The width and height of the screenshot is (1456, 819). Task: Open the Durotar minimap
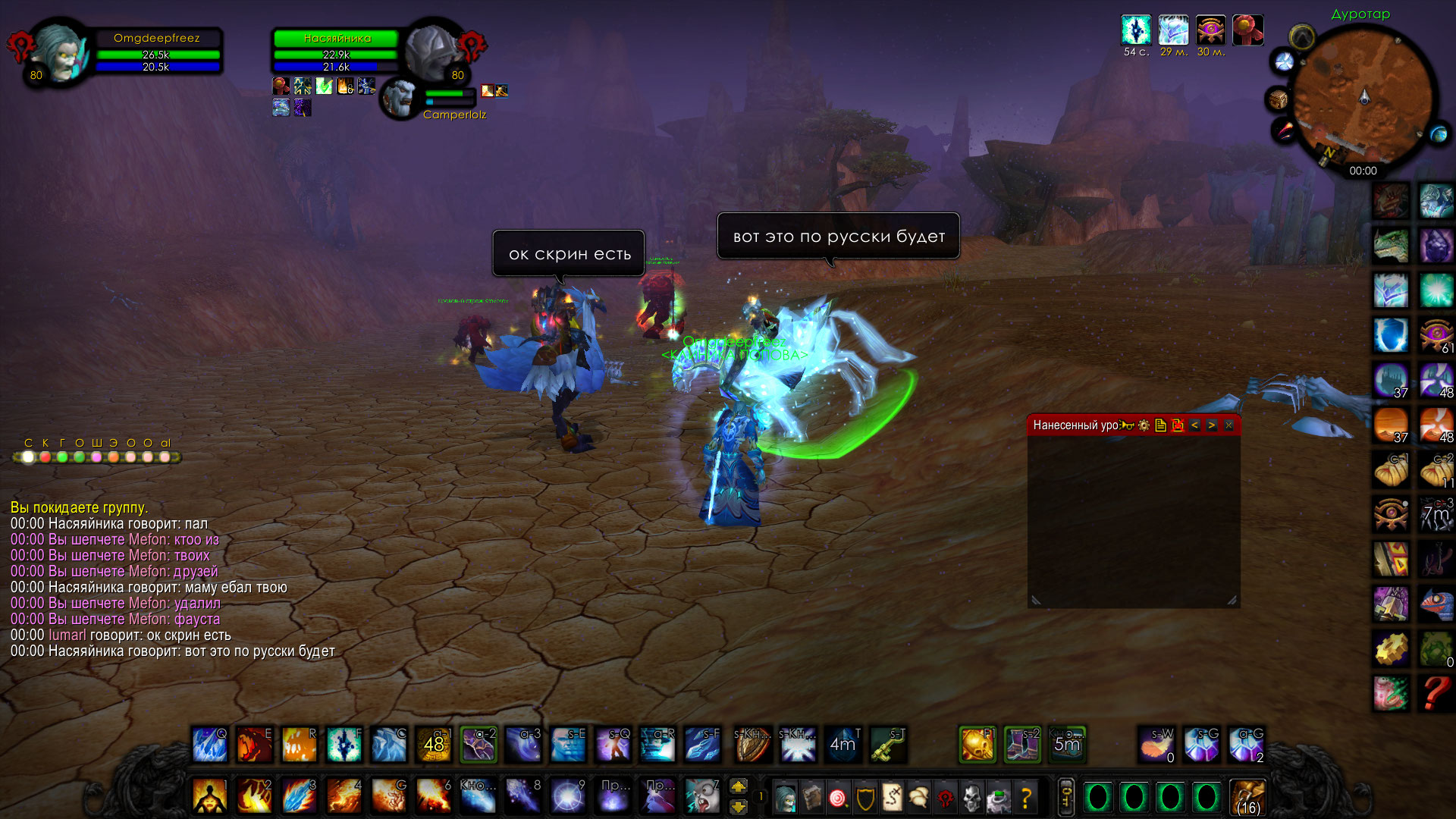(x=1363, y=97)
